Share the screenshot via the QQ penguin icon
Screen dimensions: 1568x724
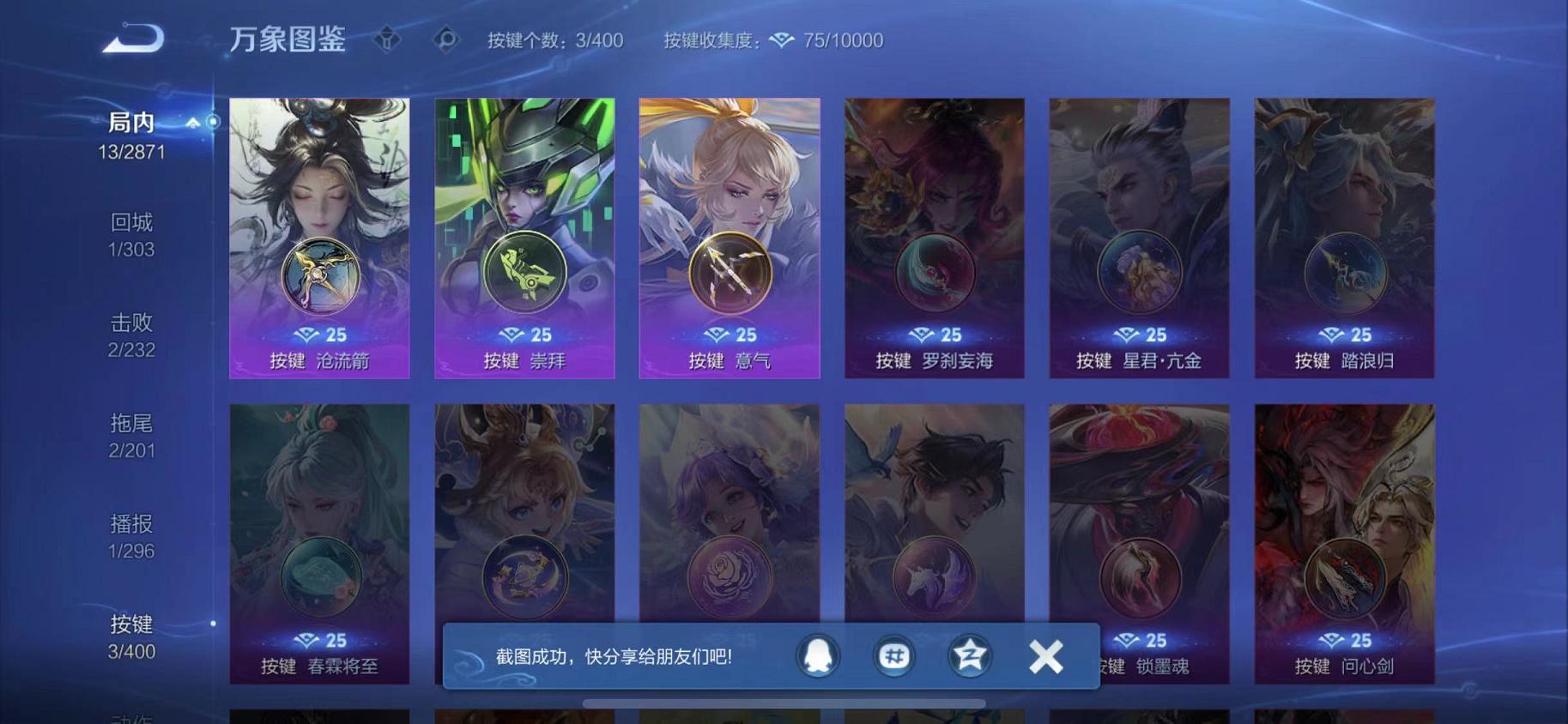(817, 656)
